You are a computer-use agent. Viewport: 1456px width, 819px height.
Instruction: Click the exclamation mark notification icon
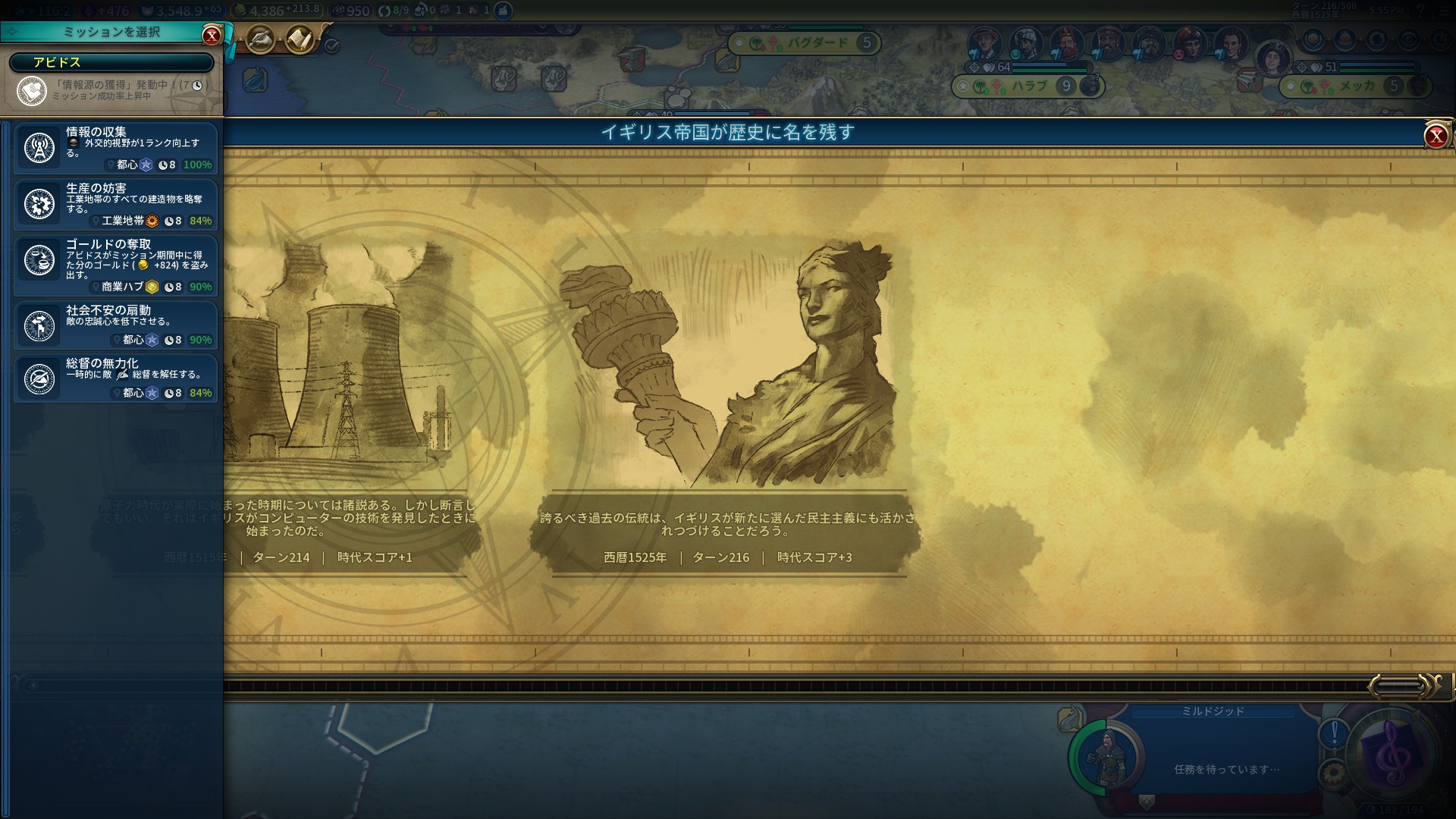coord(1334,733)
